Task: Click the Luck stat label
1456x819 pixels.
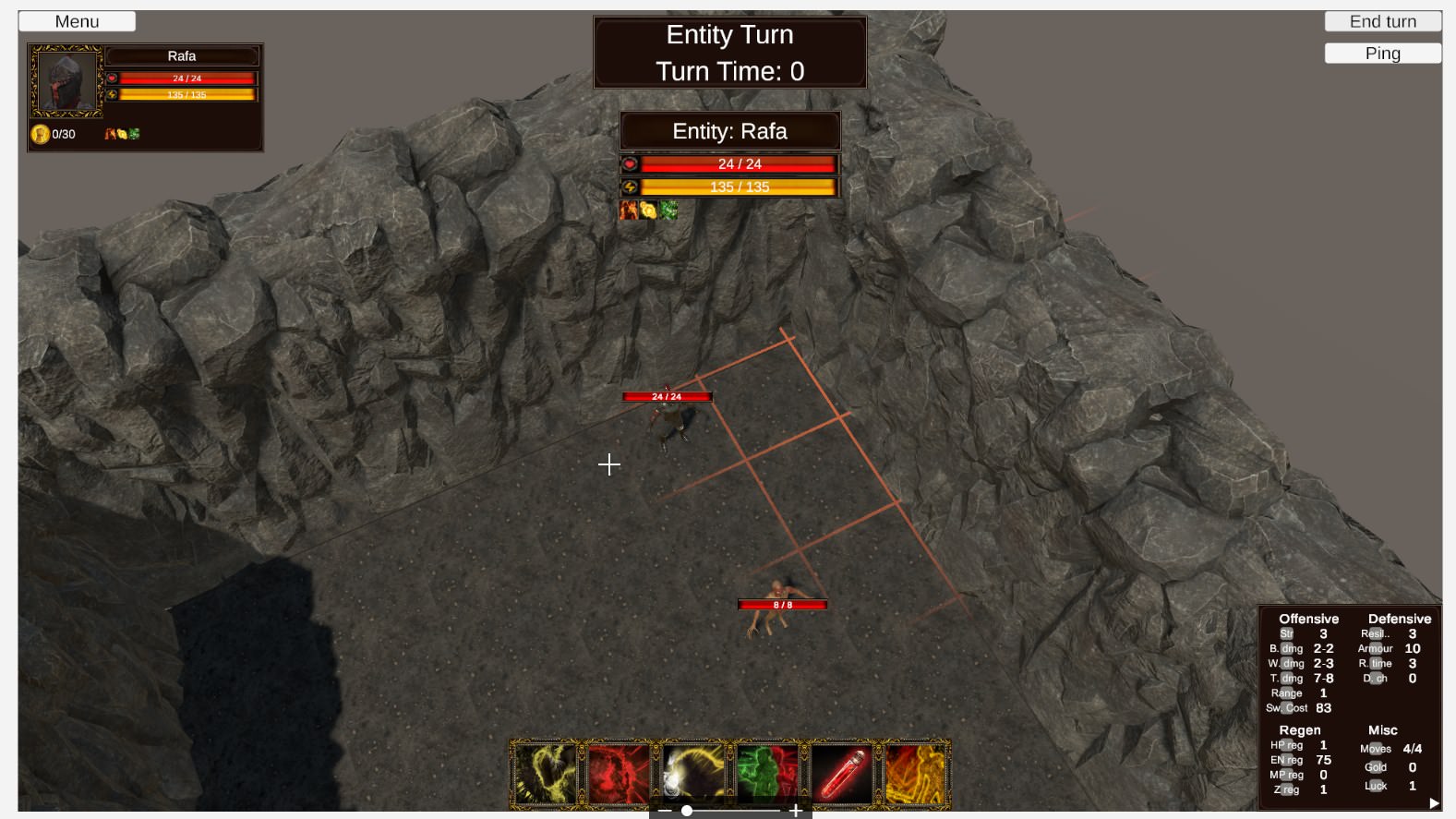Action: coord(1376,786)
